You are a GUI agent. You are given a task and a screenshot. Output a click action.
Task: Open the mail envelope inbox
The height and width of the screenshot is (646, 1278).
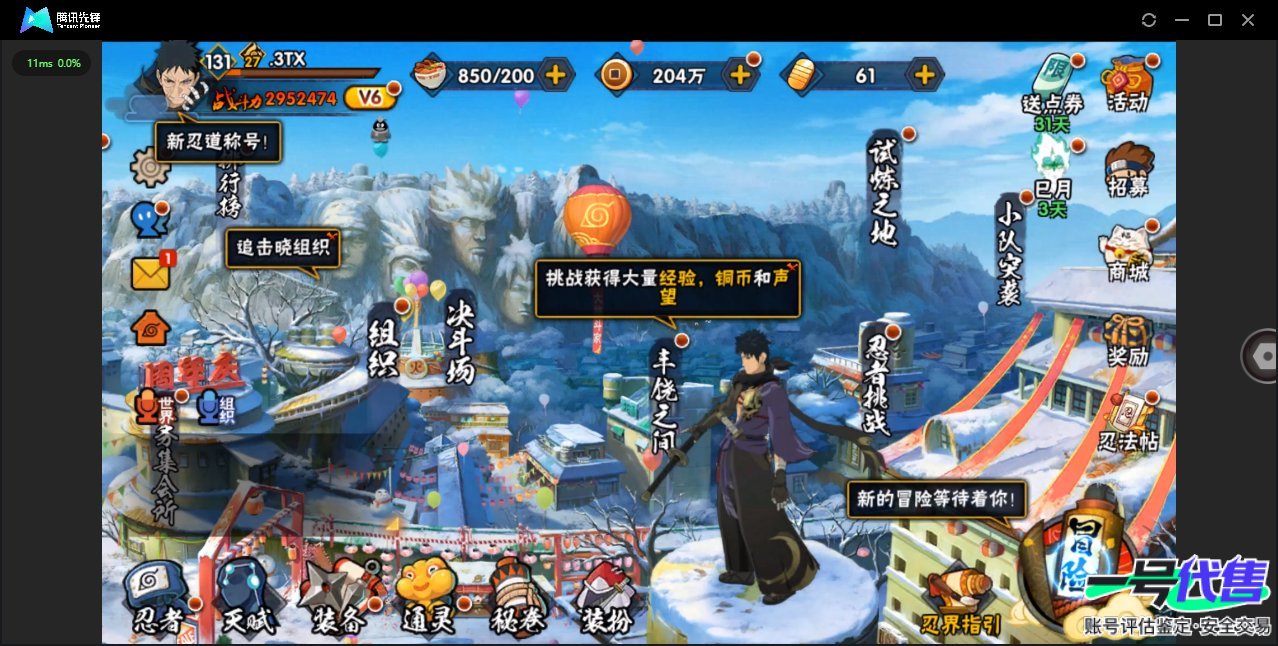[150, 273]
